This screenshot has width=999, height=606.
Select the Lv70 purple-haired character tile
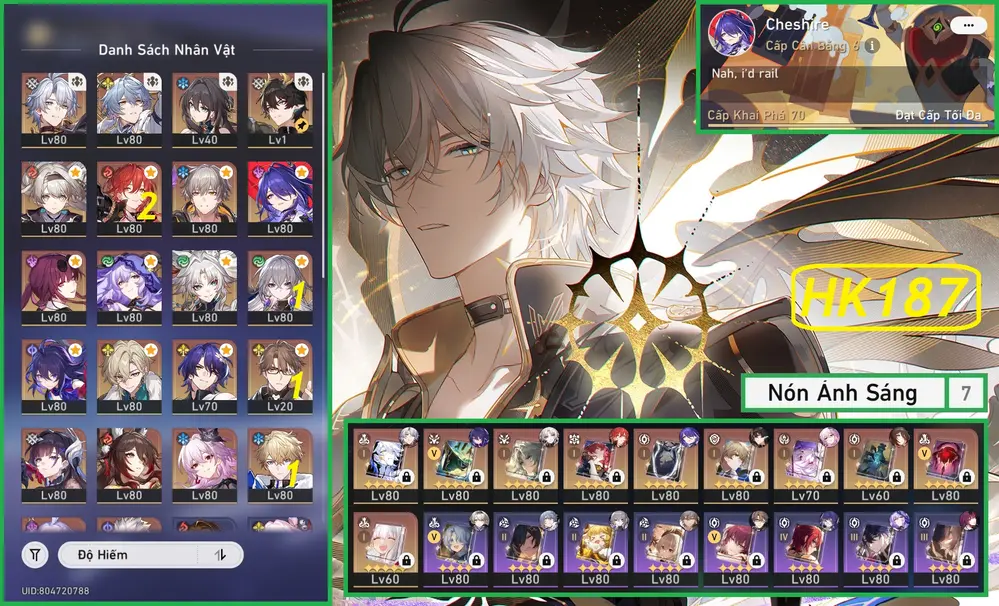coord(204,376)
